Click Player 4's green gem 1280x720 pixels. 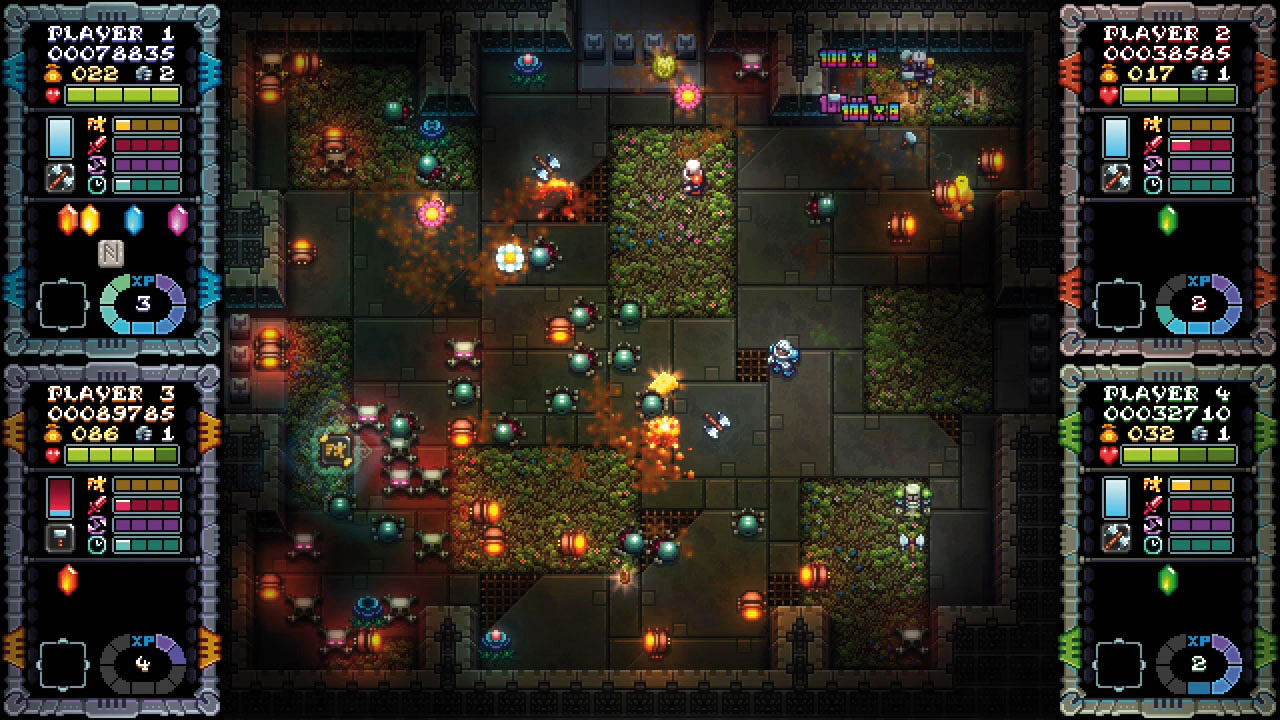click(x=1168, y=579)
